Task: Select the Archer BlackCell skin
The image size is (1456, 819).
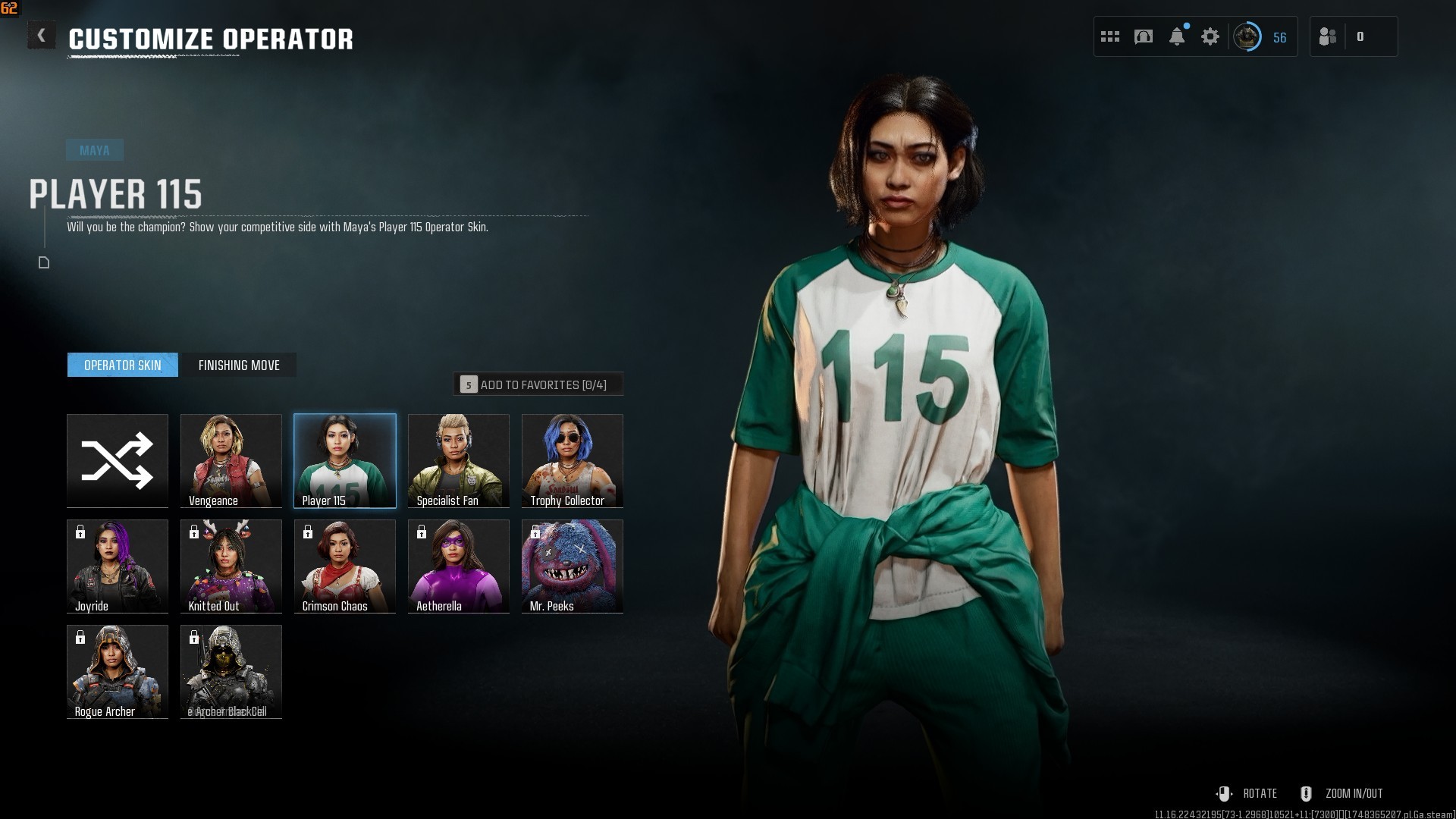Action: coord(231,671)
